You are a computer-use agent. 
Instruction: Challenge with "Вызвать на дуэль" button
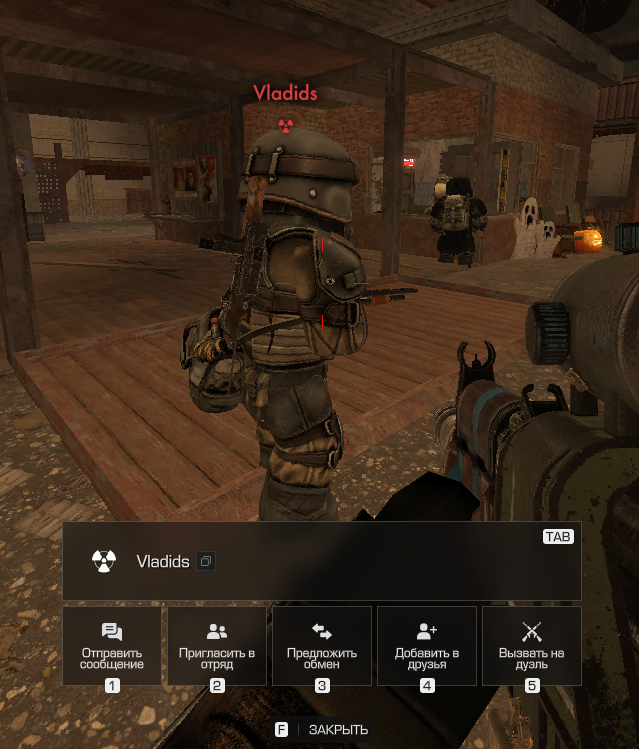coord(532,645)
